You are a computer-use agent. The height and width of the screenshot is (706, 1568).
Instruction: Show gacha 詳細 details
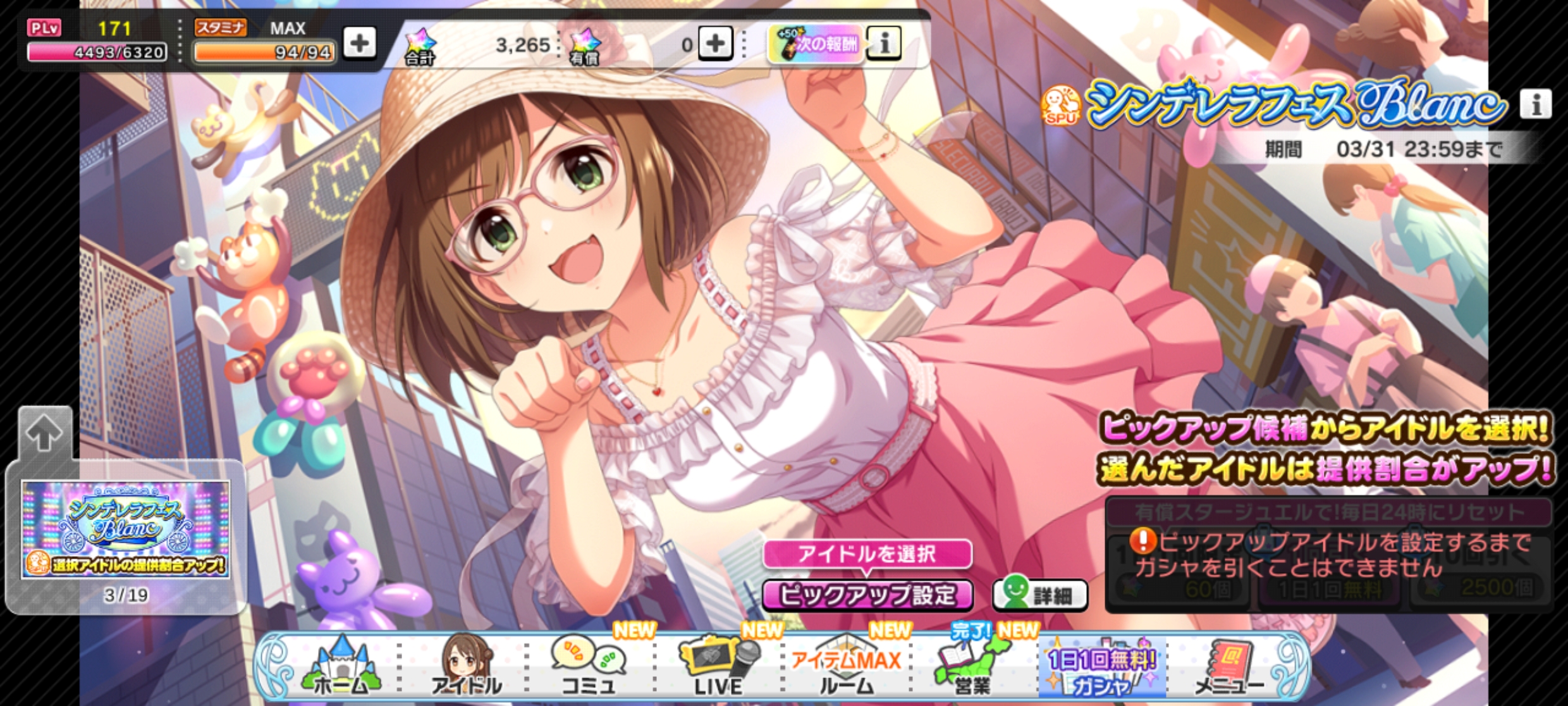click(x=1040, y=595)
